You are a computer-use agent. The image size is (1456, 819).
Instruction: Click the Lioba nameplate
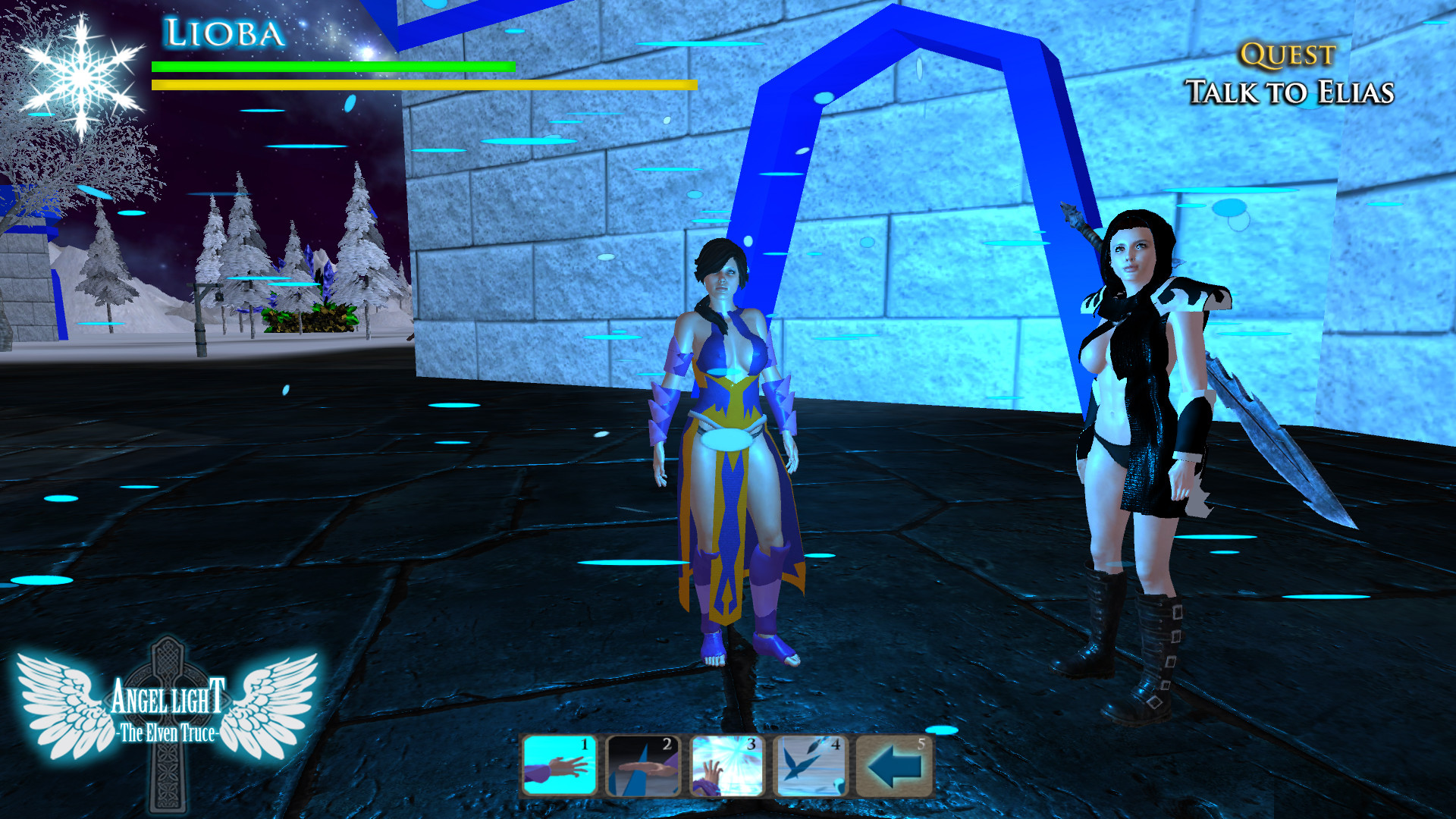(222, 33)
